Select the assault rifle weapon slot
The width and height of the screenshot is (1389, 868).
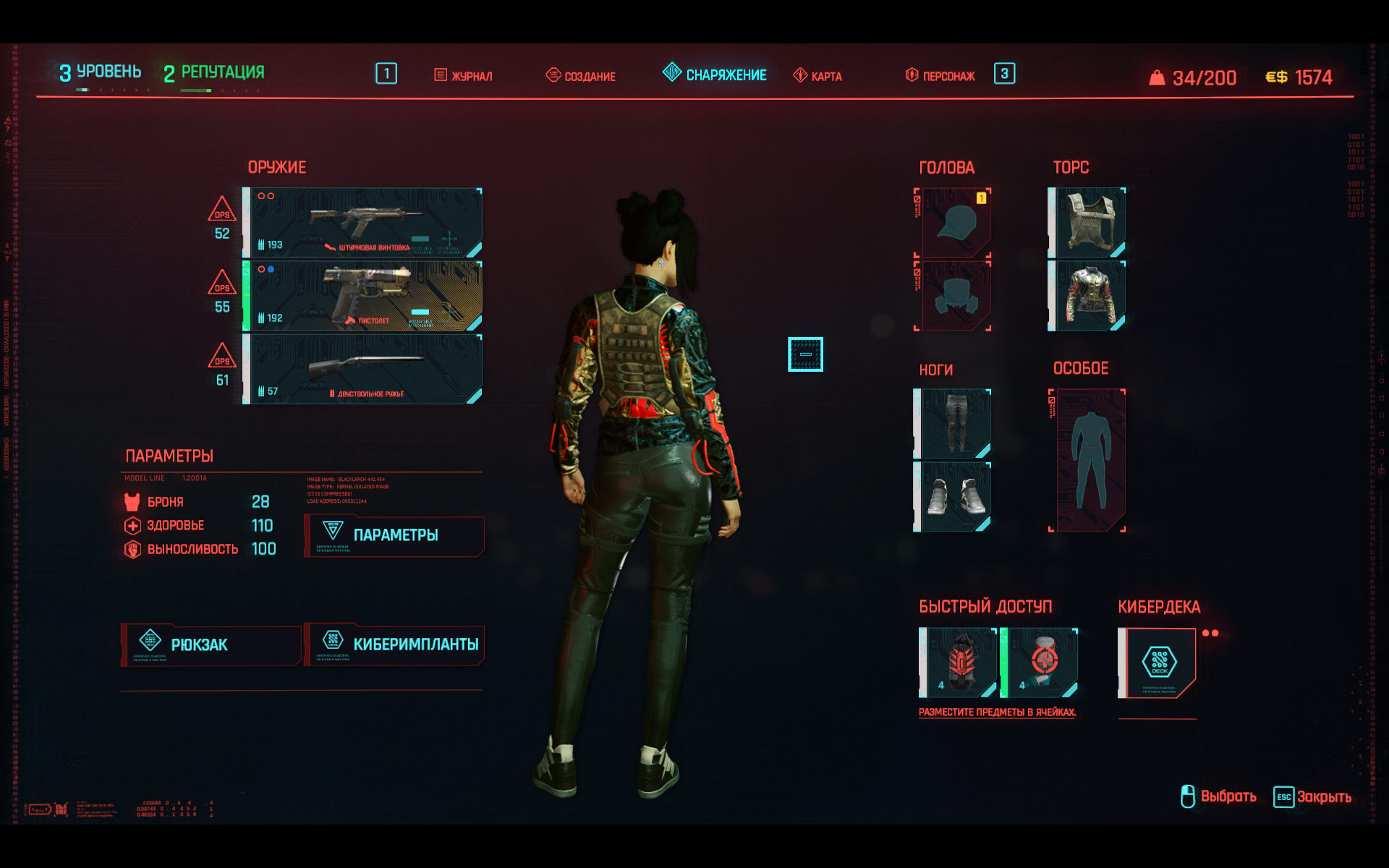point(362,223)
